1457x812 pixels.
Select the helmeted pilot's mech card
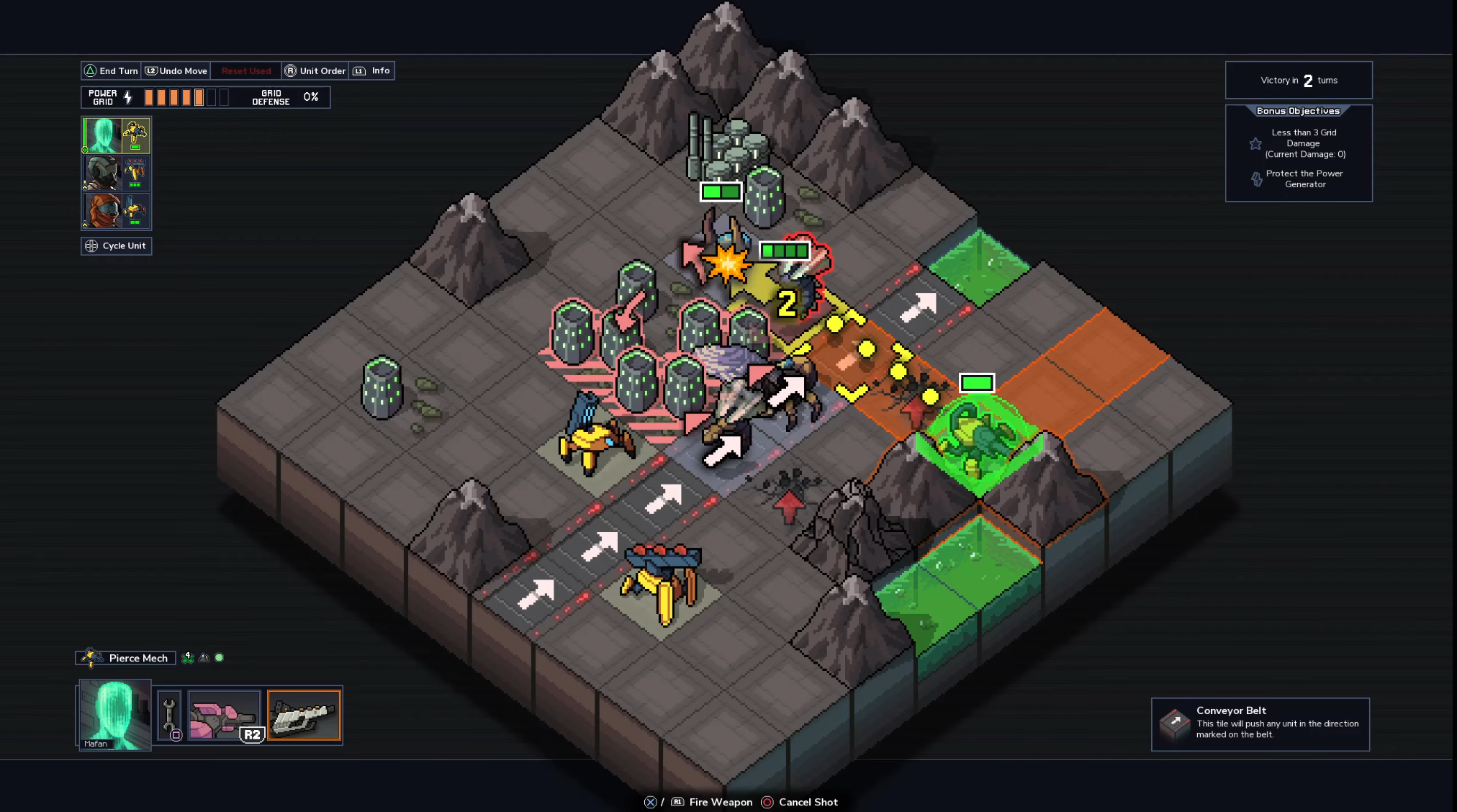point(116,173)
